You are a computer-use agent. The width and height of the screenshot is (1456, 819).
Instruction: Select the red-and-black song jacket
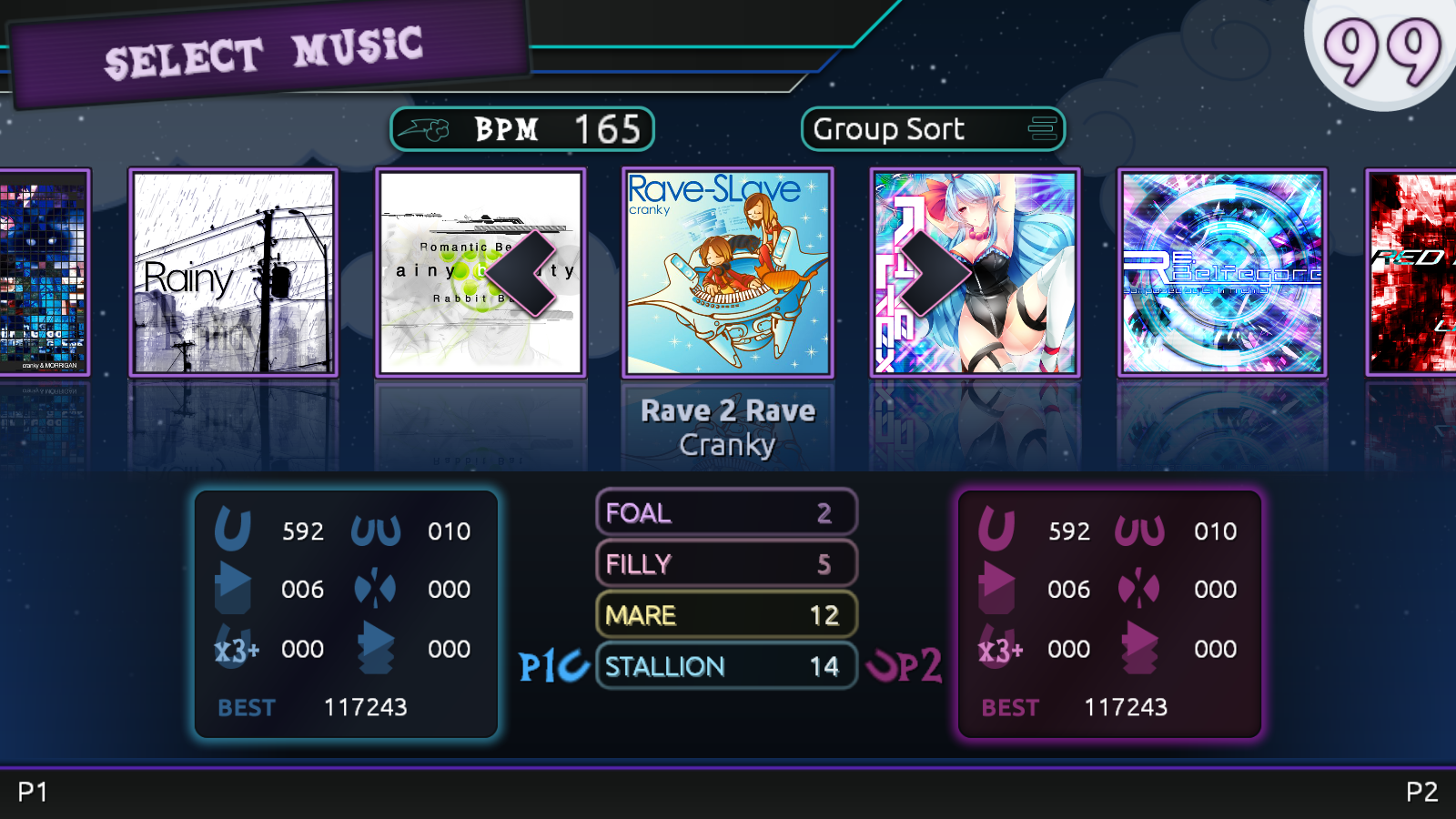pyautogui.click(x=1412, y=272)
